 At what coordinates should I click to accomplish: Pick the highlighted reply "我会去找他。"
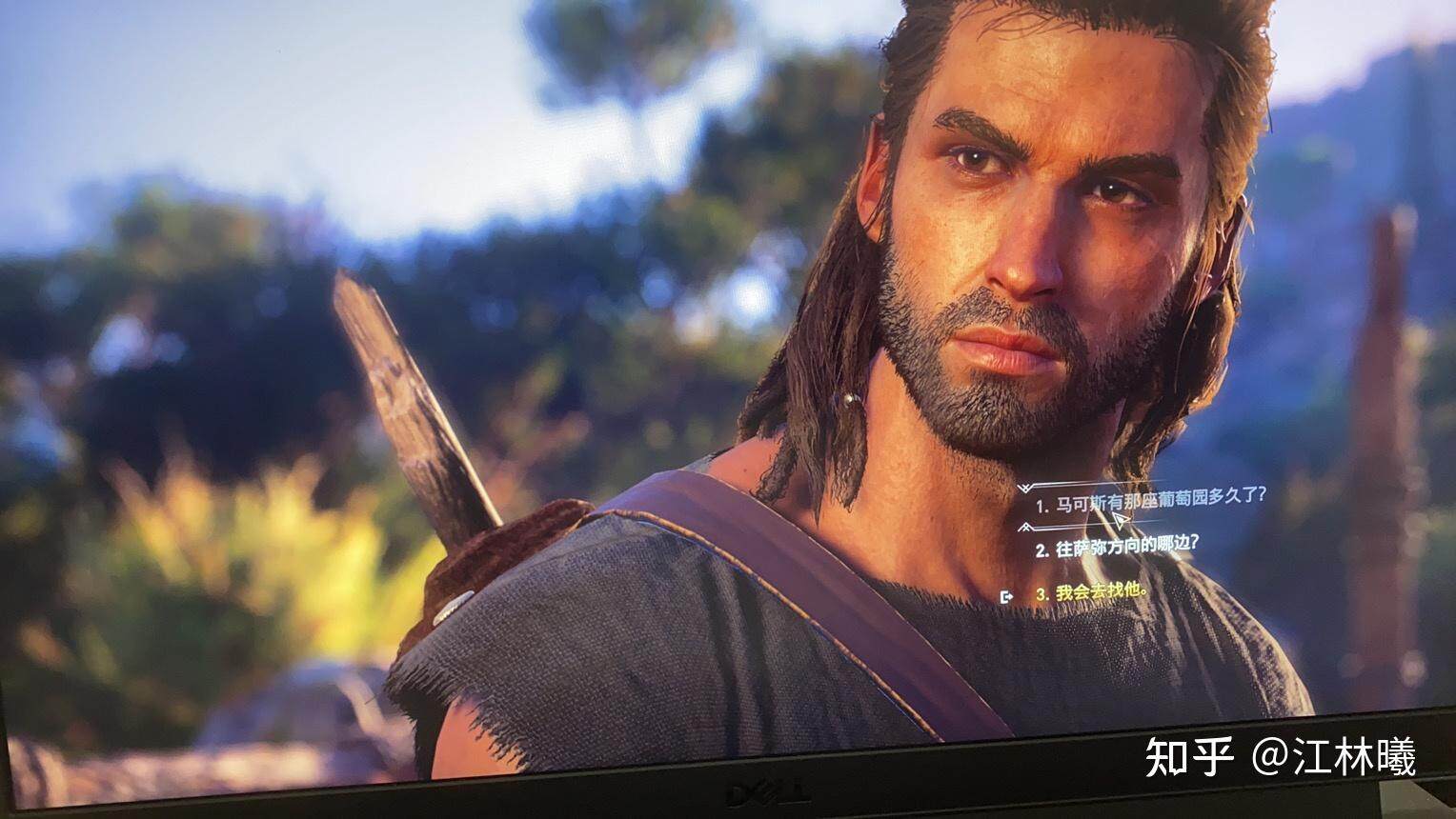click(x=1092, y=592)
